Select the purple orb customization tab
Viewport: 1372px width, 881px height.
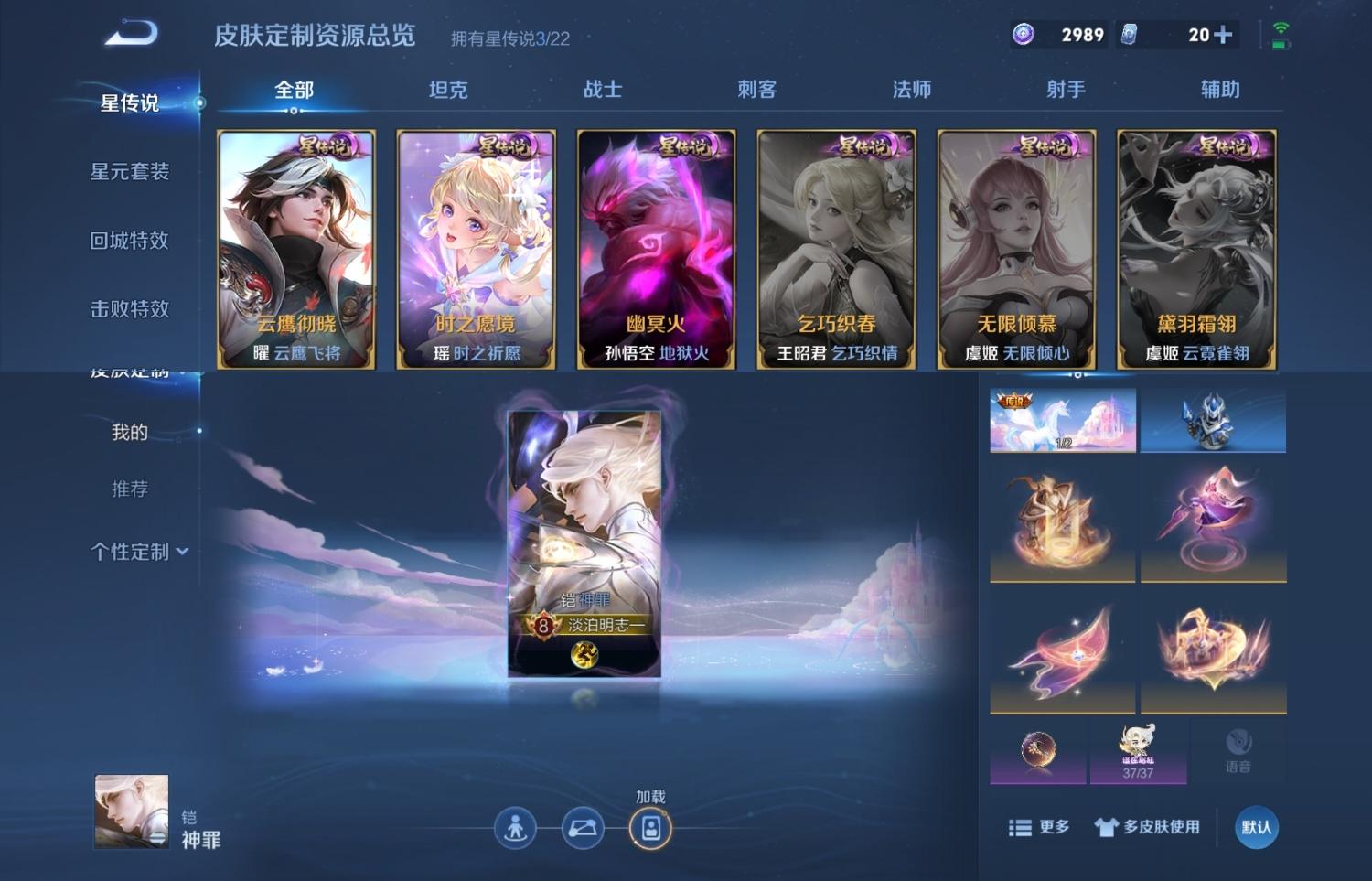[x=1038, y=748]
